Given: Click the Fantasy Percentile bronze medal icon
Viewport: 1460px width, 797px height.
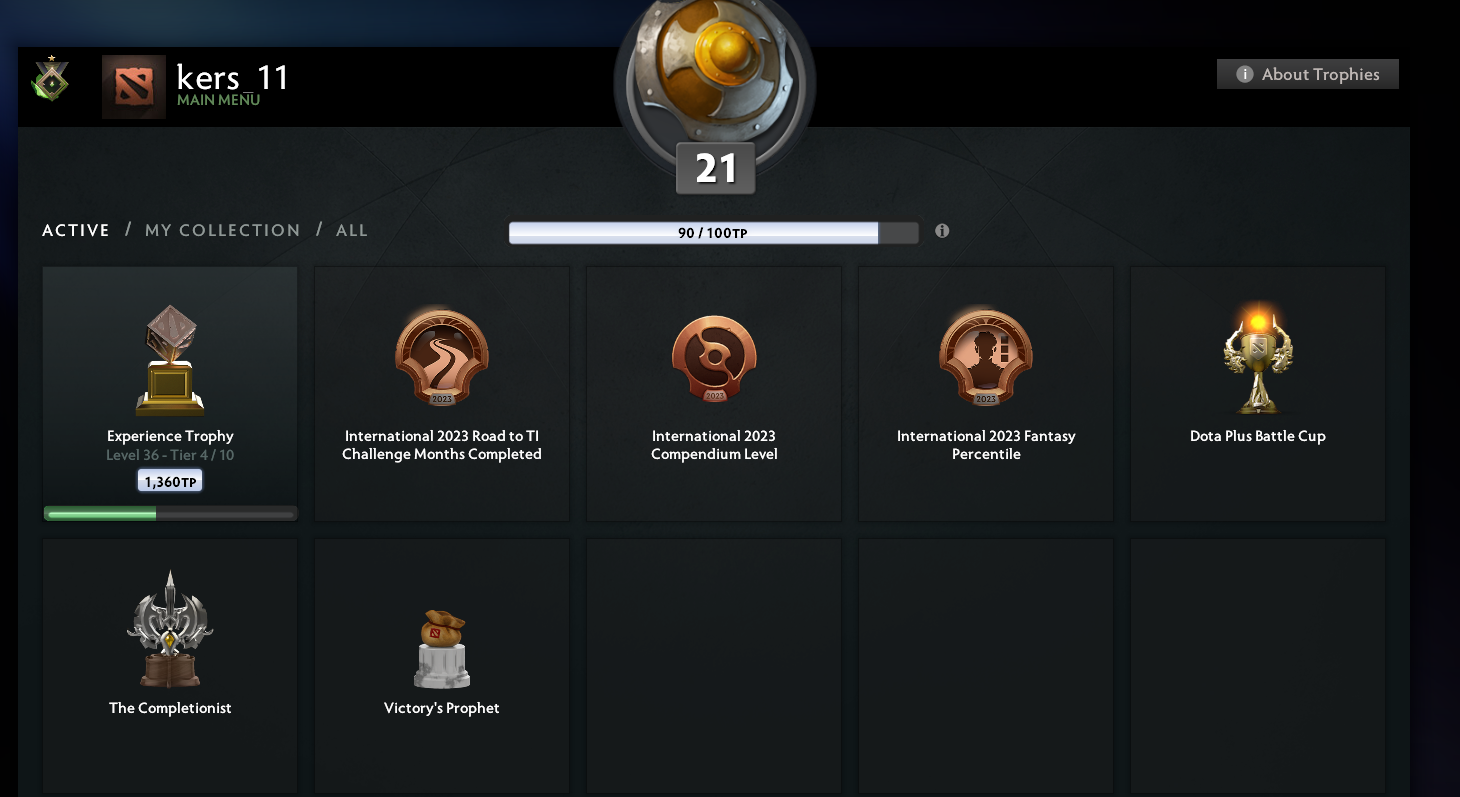Looking at the screenshot, I should point(985,358).
